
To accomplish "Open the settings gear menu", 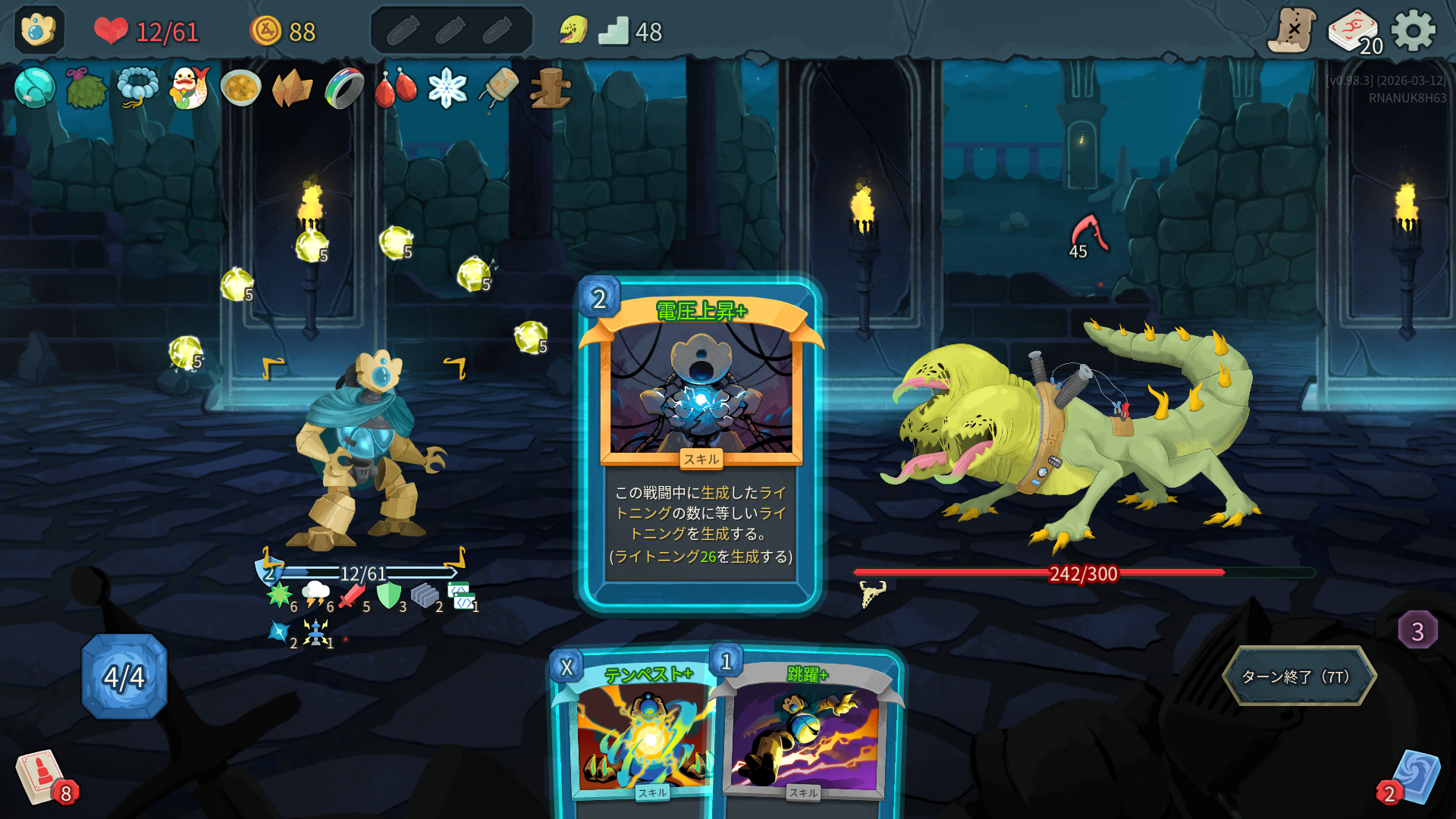I will 1414,31.
